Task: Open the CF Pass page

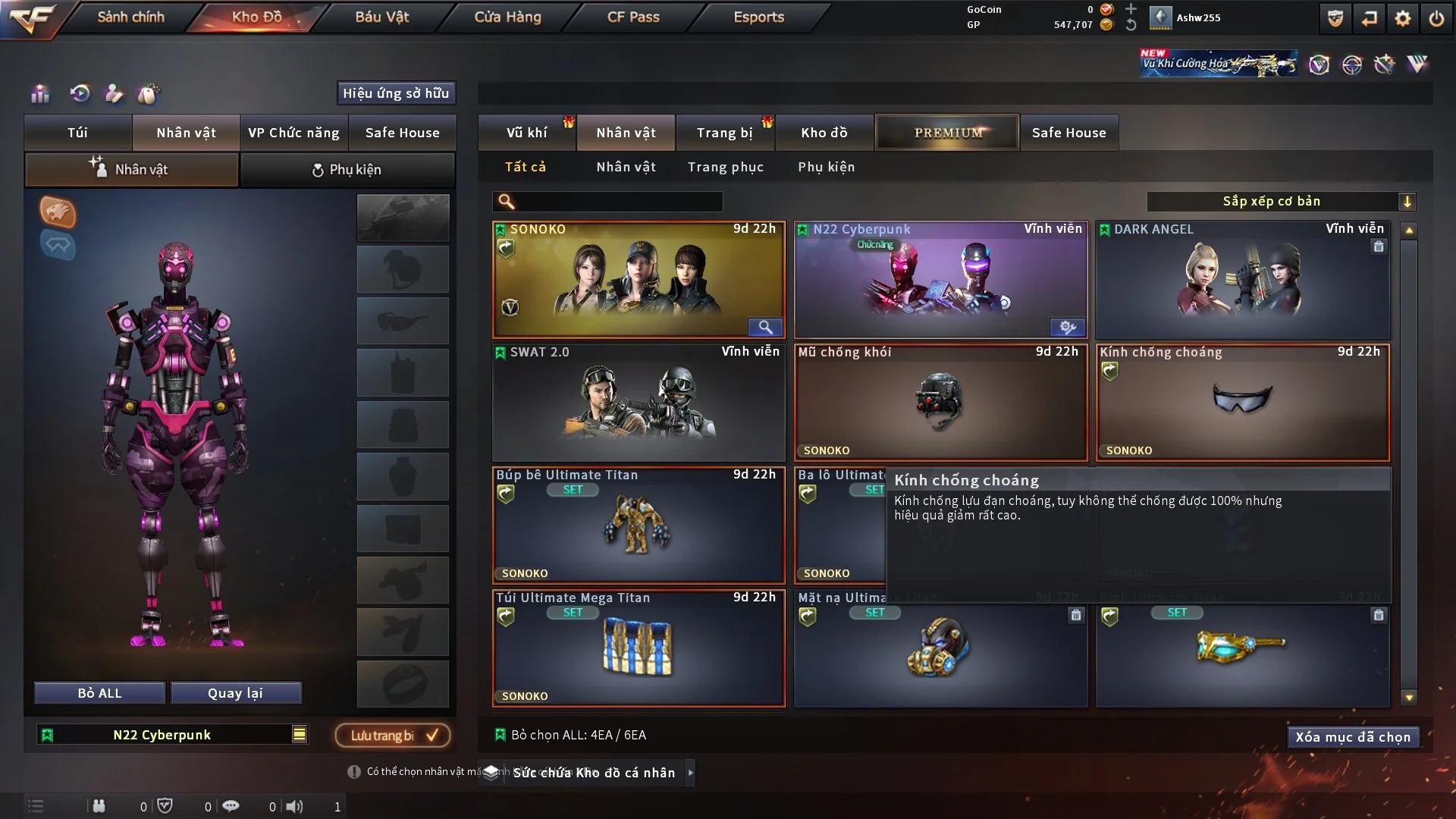Action: [633, 17]
